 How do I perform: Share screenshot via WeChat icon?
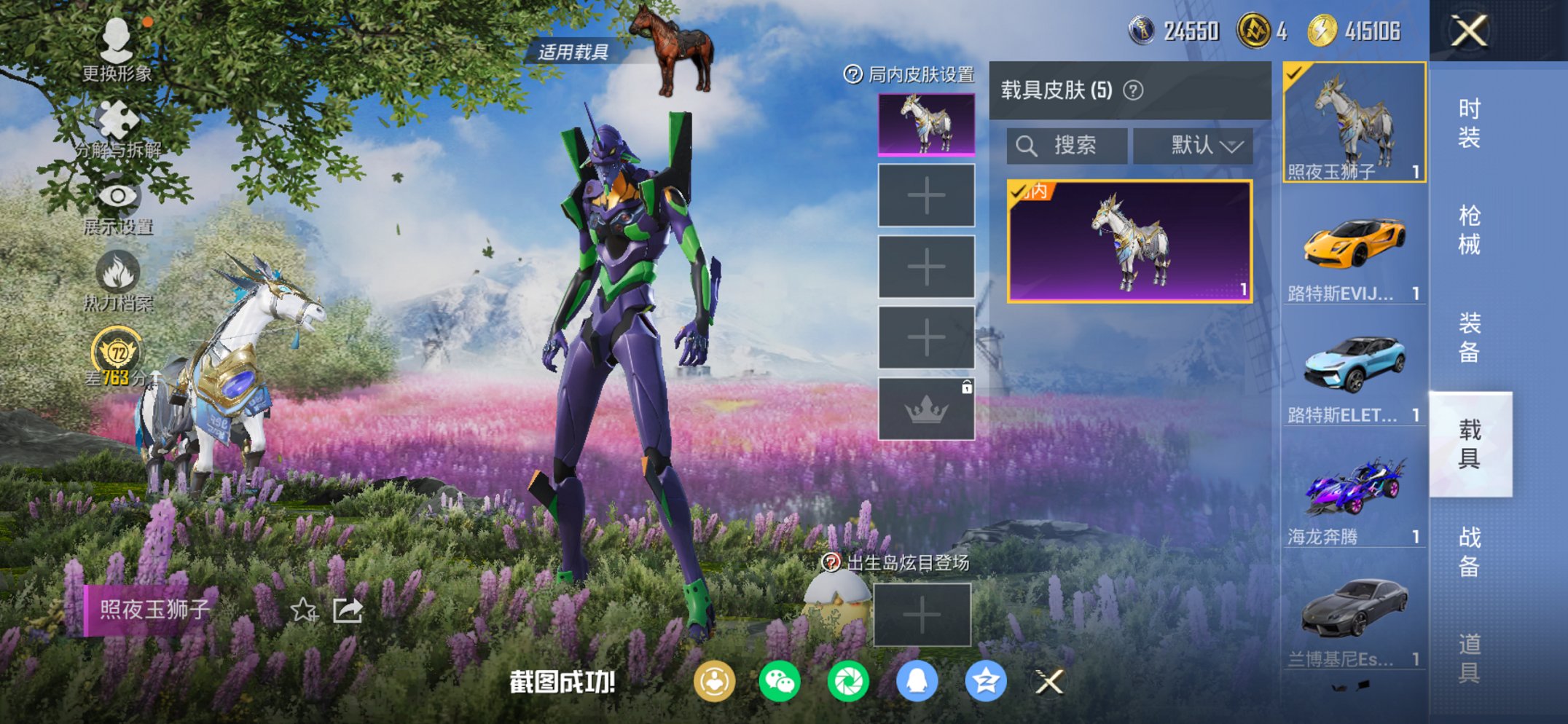tap(780, 682)
